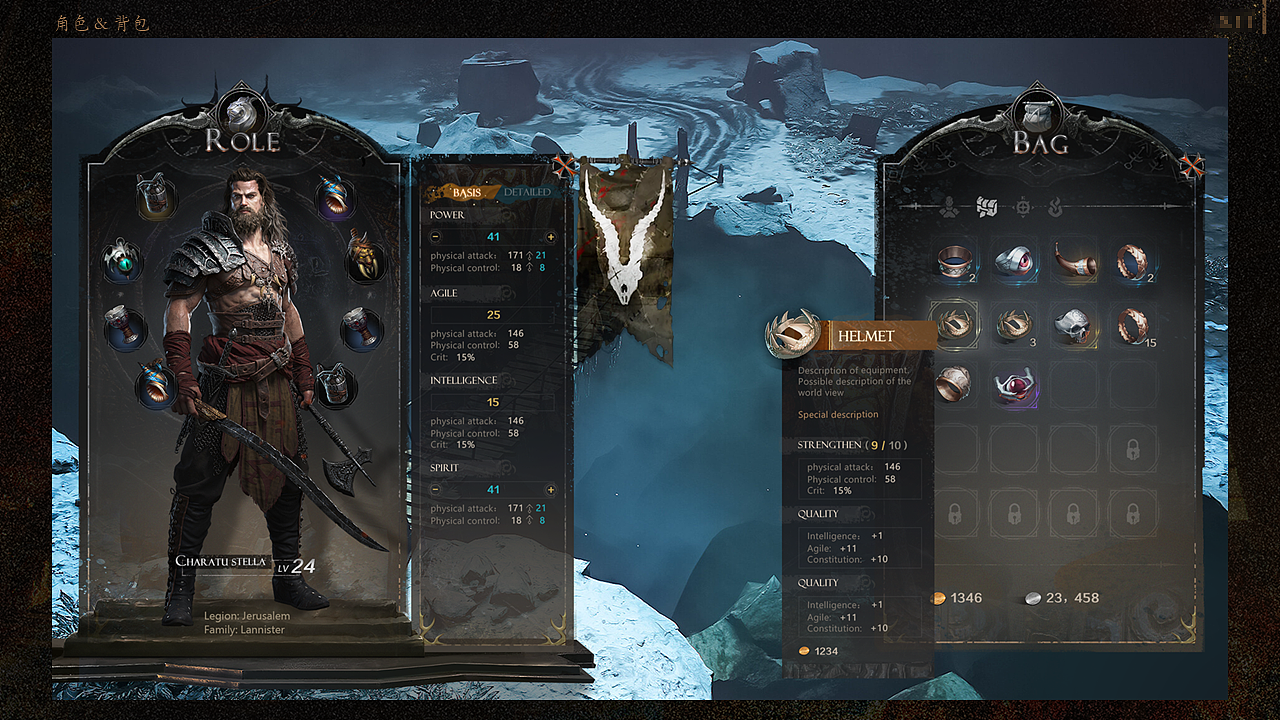Click the copper wreath ring stack of 15
Viewport: 1280px width, 720px height.
(1133, 324)
